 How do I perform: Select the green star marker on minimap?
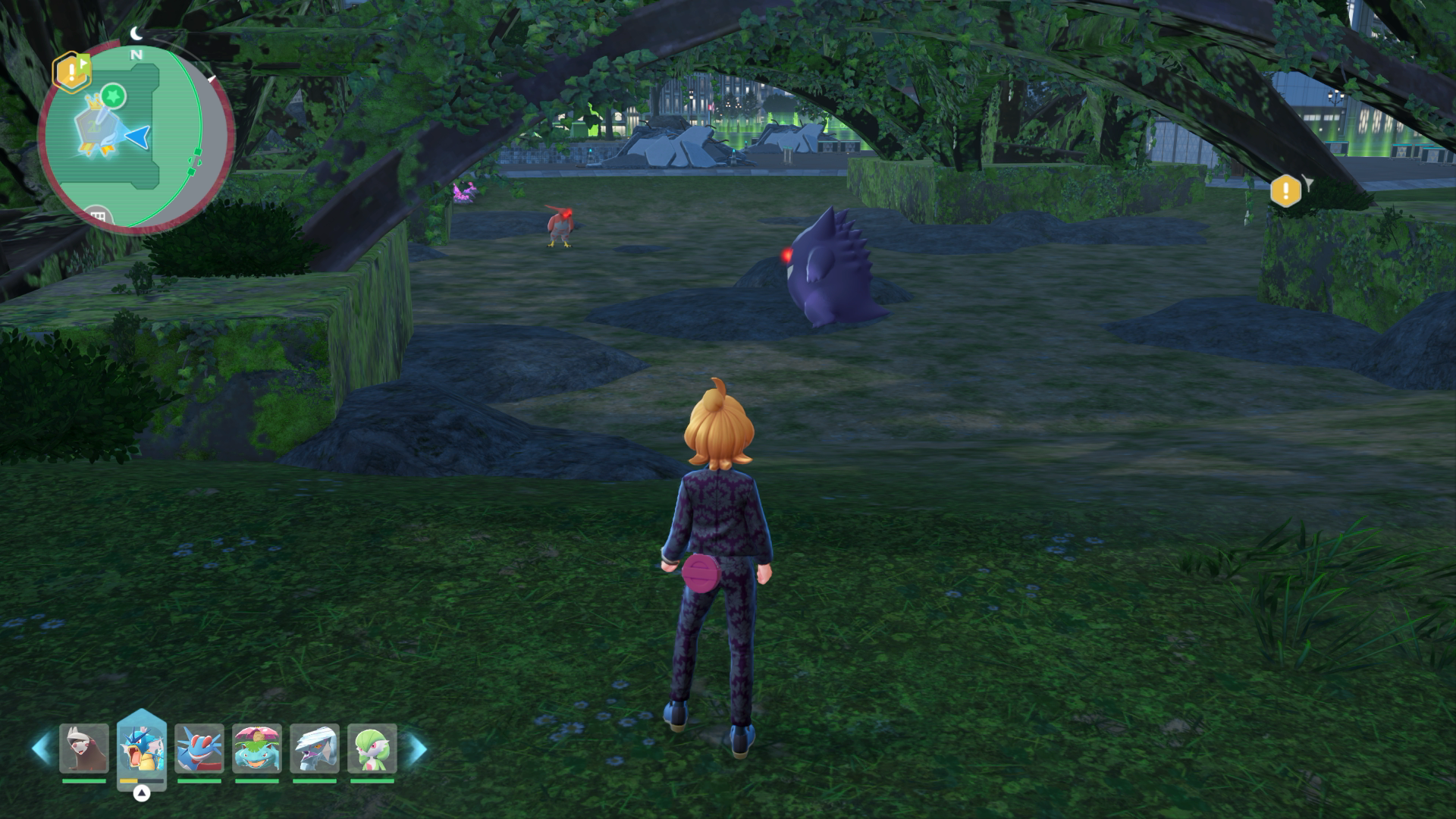[113, 96]
